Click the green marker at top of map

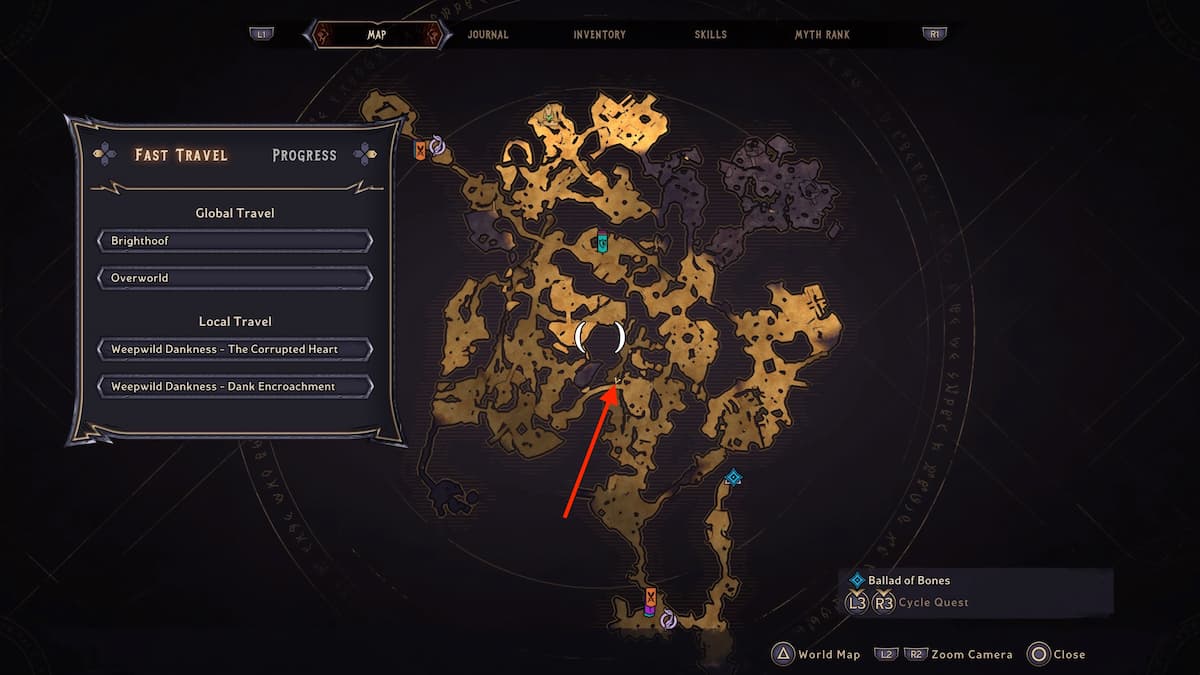[548, 117]
